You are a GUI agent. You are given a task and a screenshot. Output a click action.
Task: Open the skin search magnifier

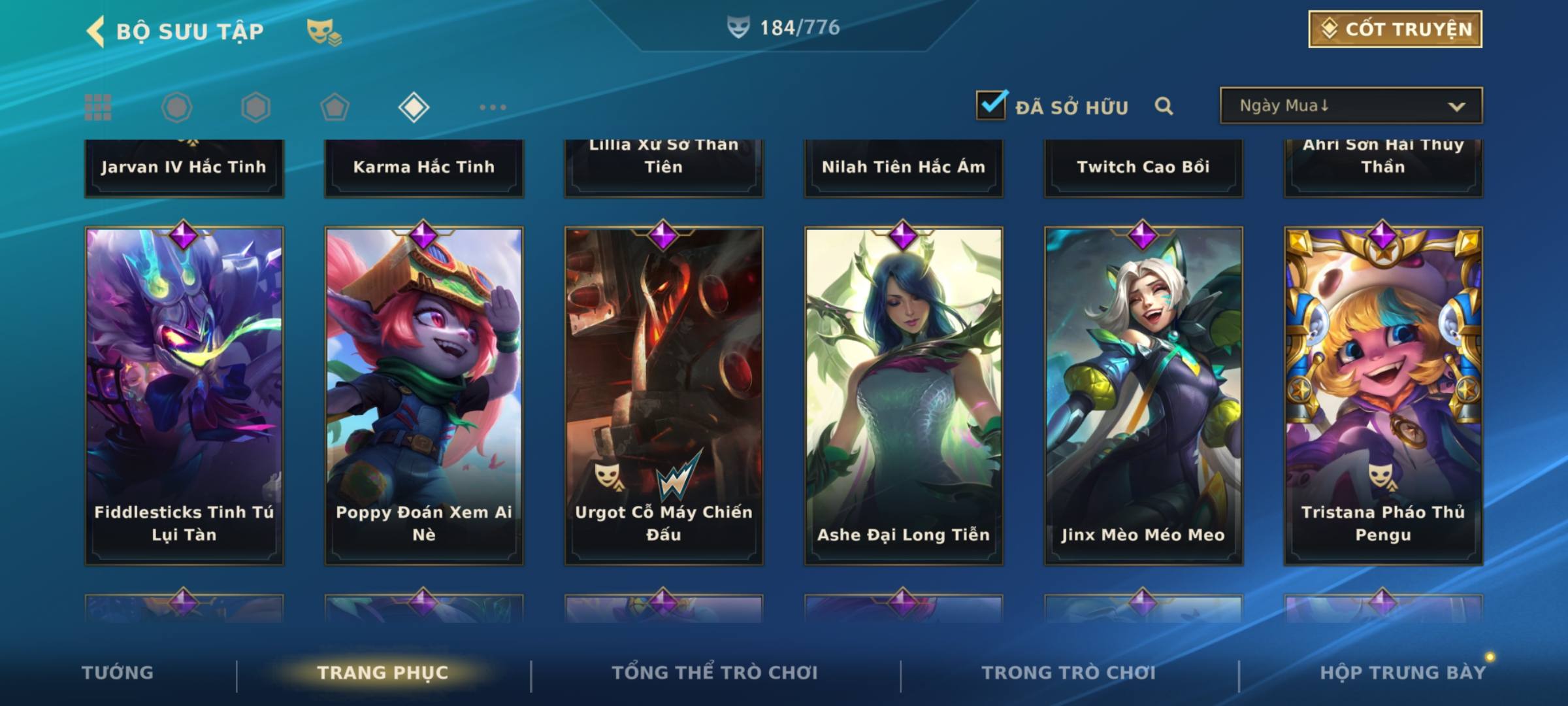coord(1164,106)
